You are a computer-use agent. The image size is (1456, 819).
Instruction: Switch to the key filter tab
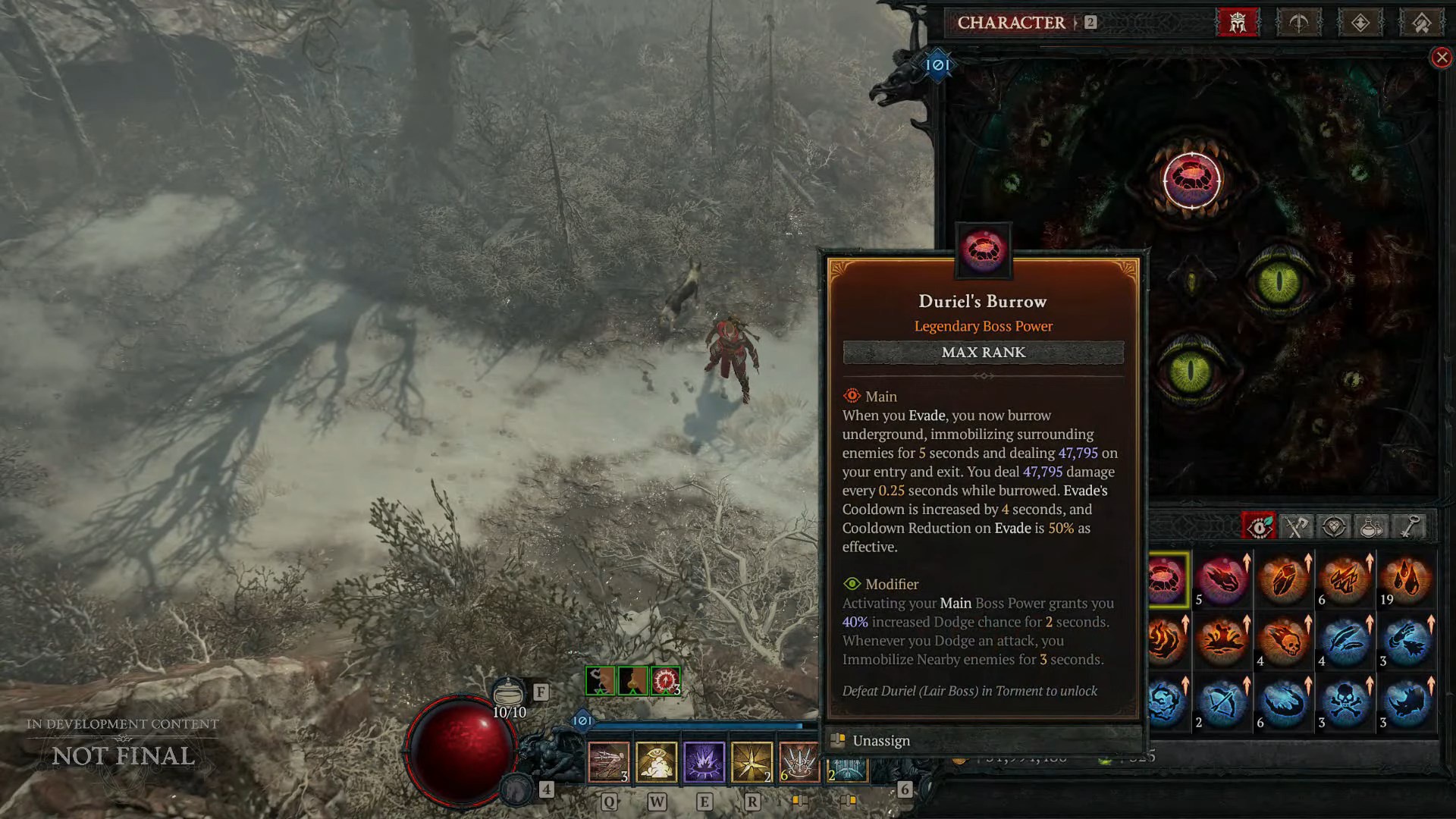click(x=1409, y=526)
